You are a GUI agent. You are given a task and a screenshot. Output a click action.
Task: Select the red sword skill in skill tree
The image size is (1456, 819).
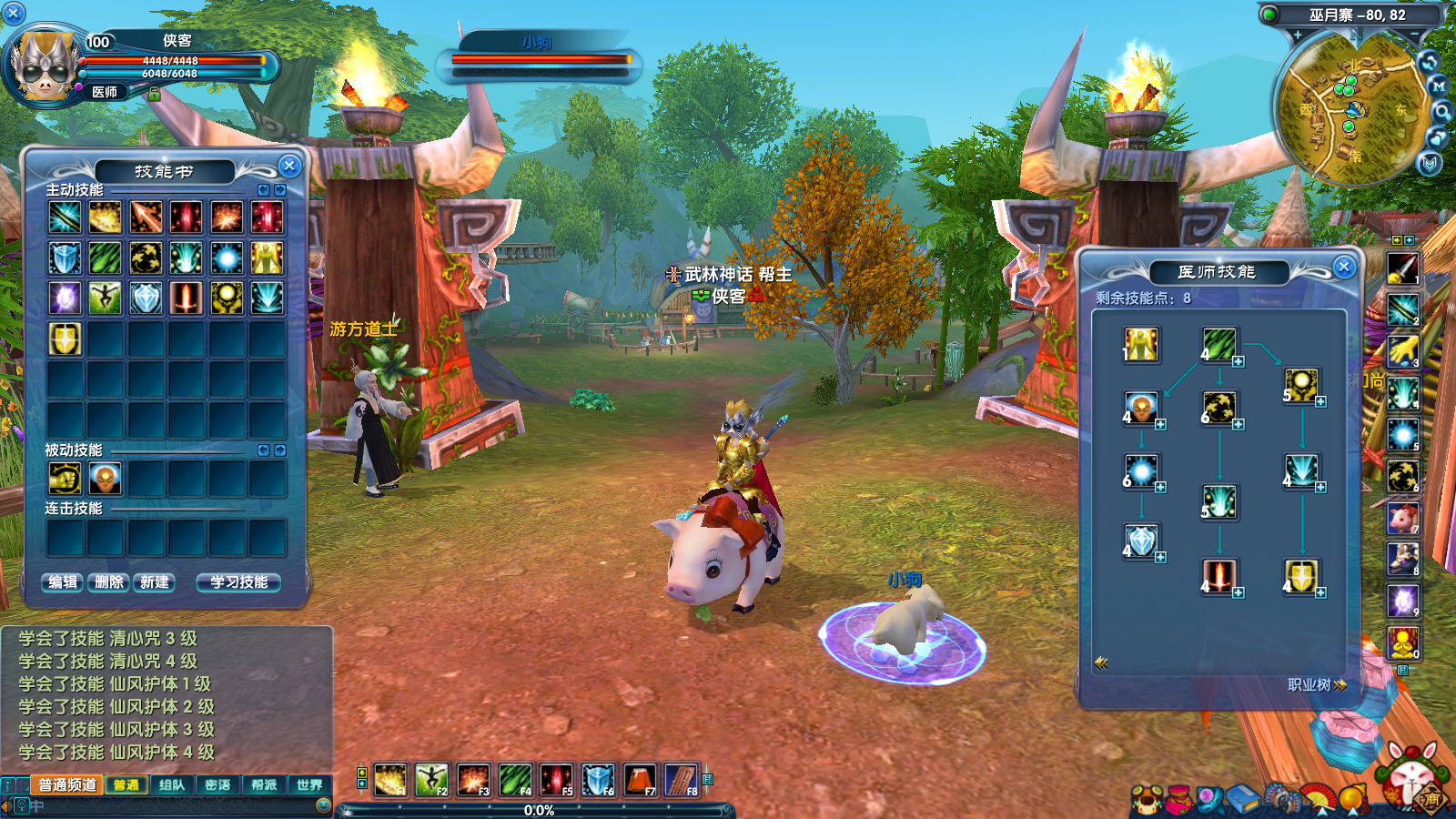[1218, 576]
